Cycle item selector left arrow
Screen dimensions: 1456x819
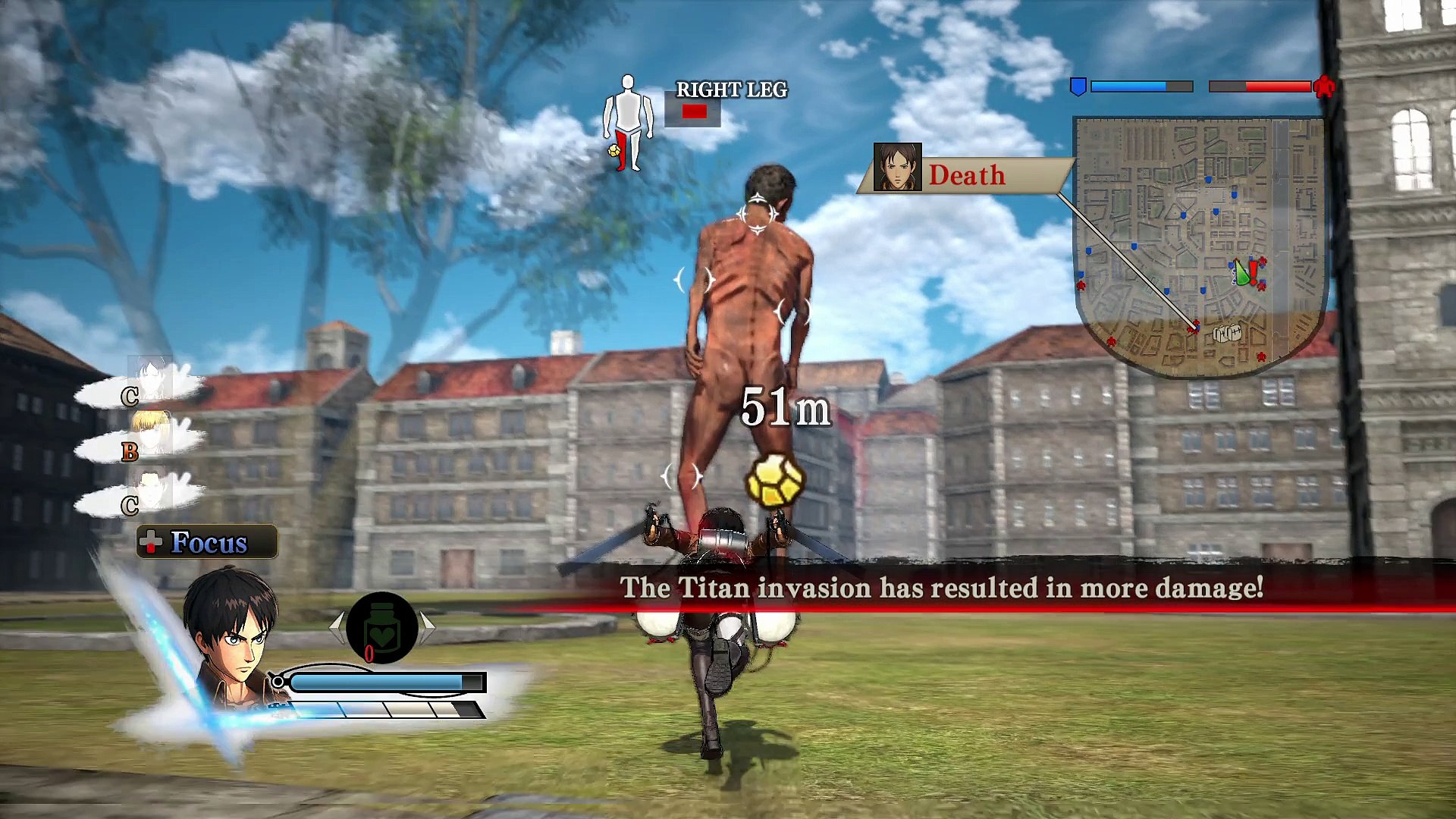pyautogui.click(x=337, y=626)
